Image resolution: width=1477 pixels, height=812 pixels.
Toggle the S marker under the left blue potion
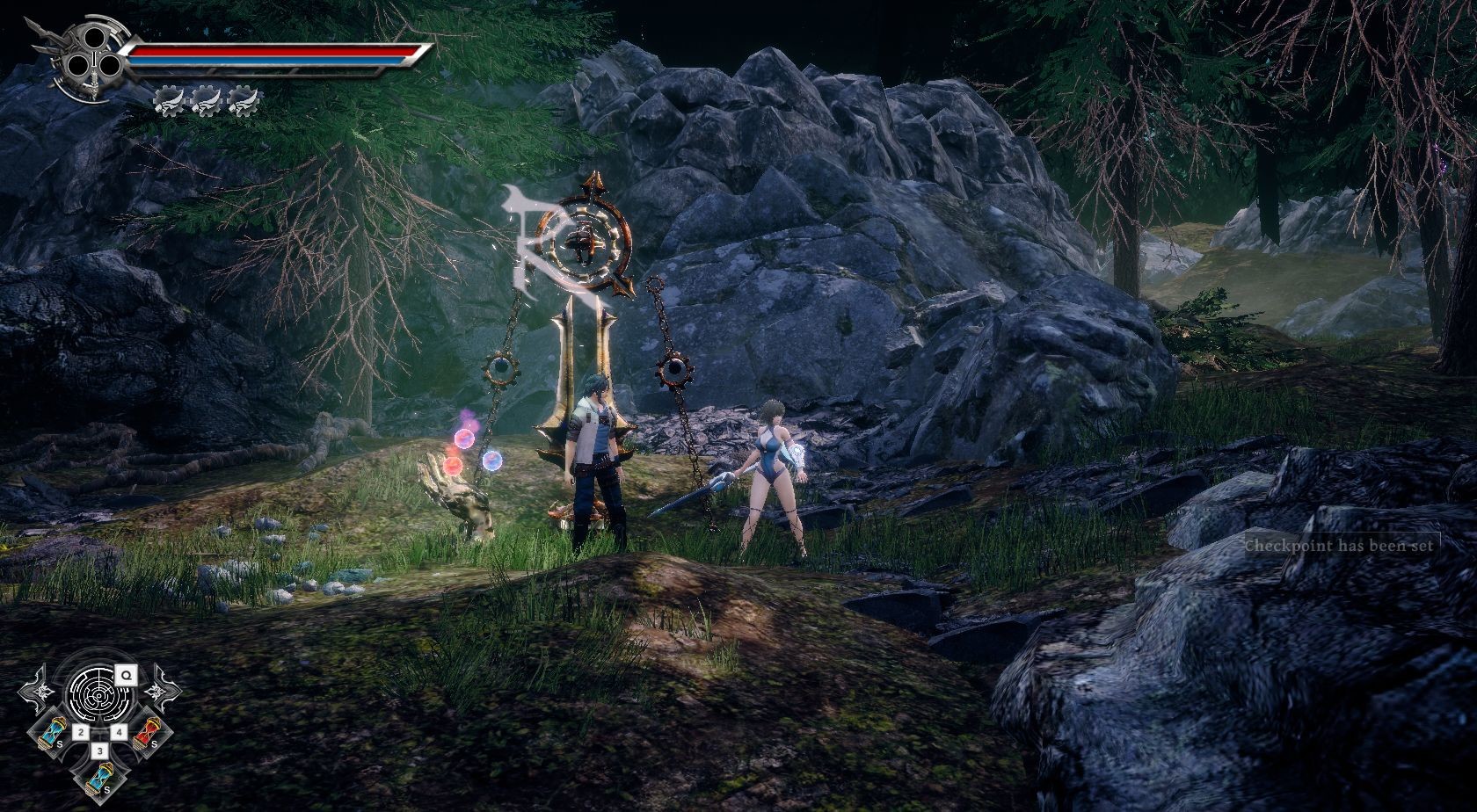[x=59, y=744]
